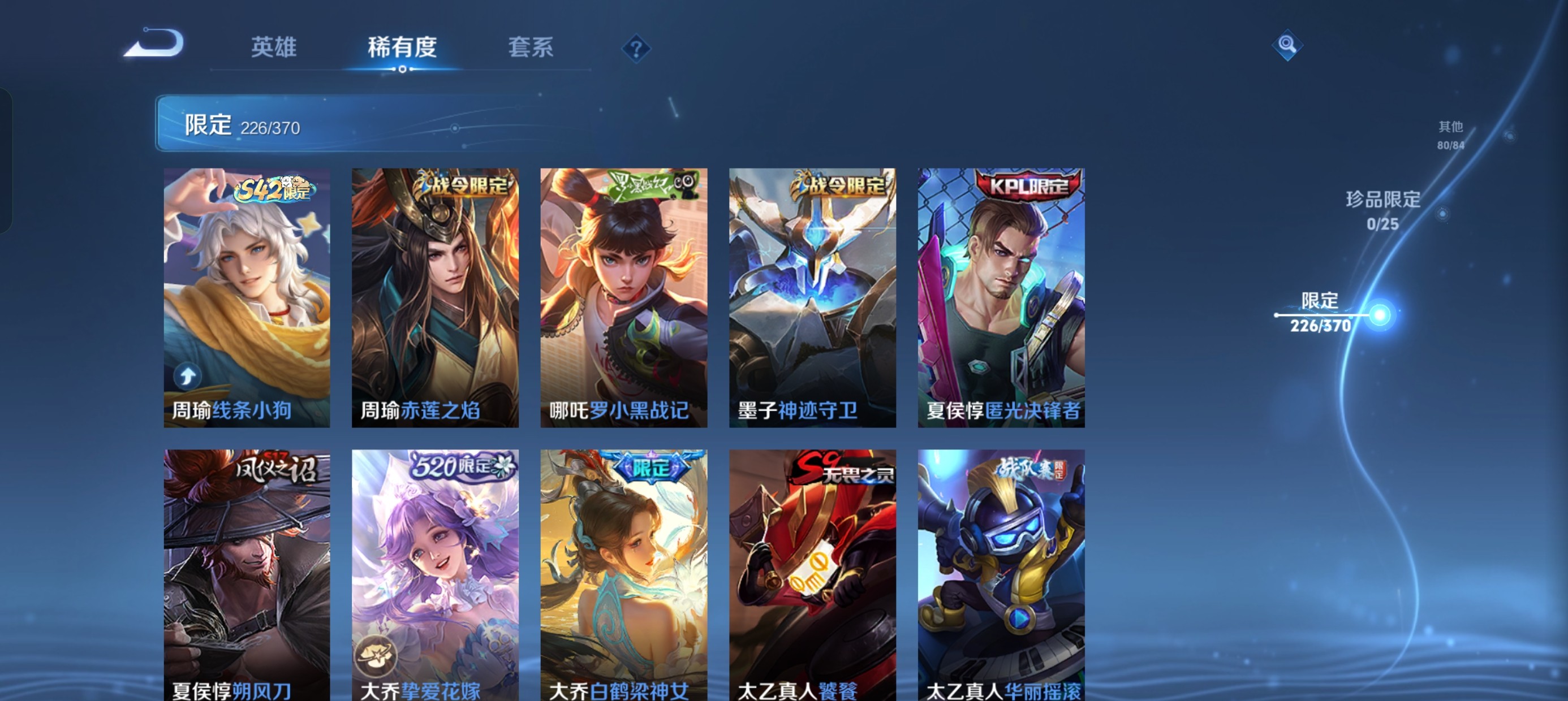Select the 哪吒罗小黑战记 skin thumbnail
The width and height of the screenshot is (1568, 701).
[624, 298]
